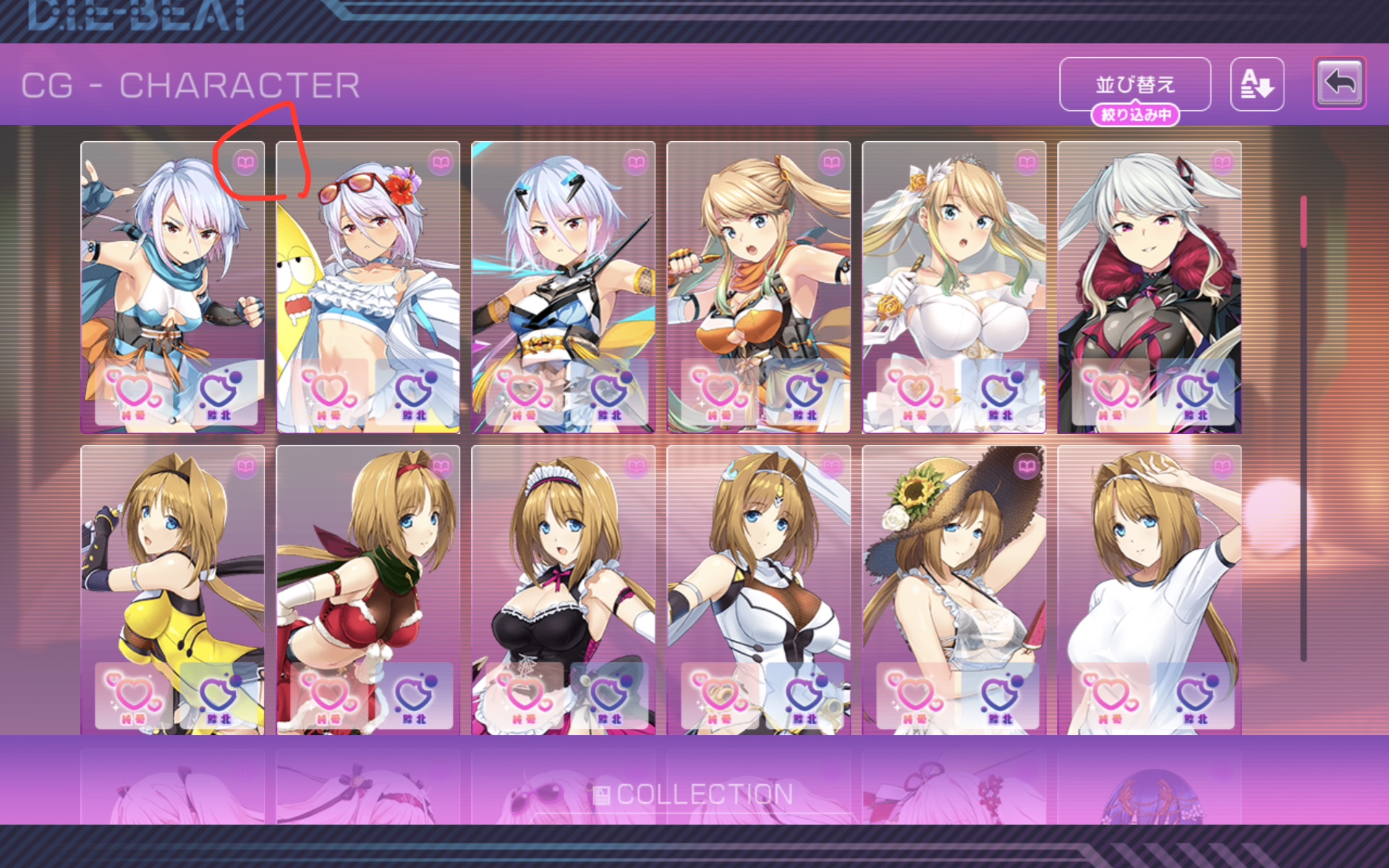This screenshot has width=1389, height=868.
Task: Select the swimsuit girl with sunglasses card
Action: point(368,275)
